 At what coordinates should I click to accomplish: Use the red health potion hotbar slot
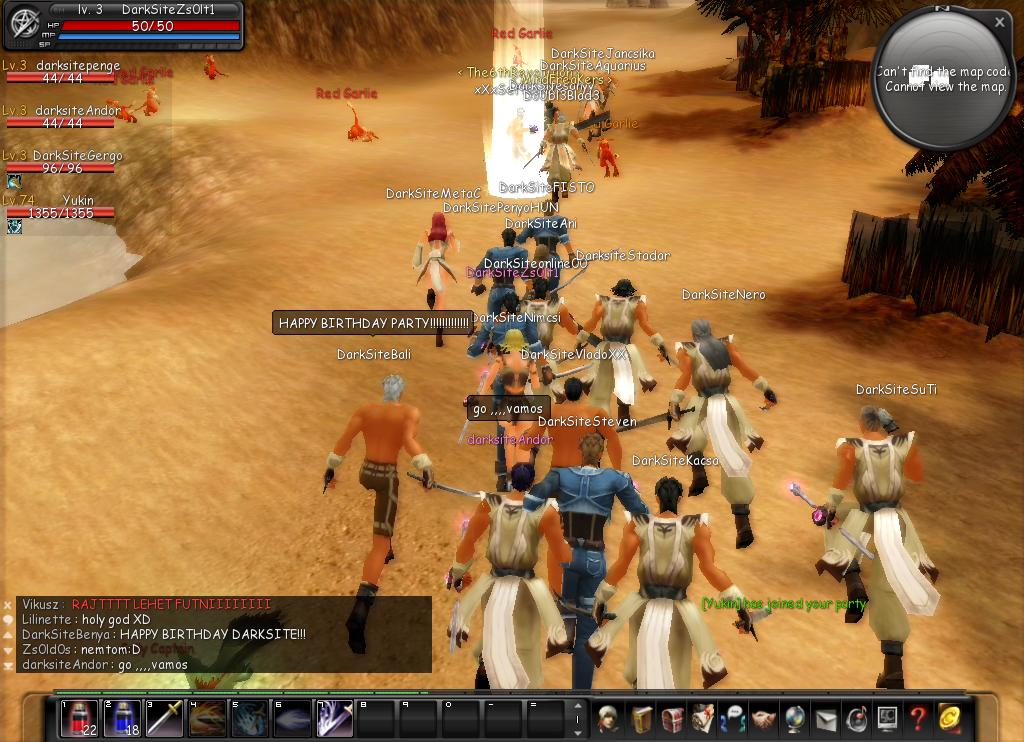coord(79,718)
